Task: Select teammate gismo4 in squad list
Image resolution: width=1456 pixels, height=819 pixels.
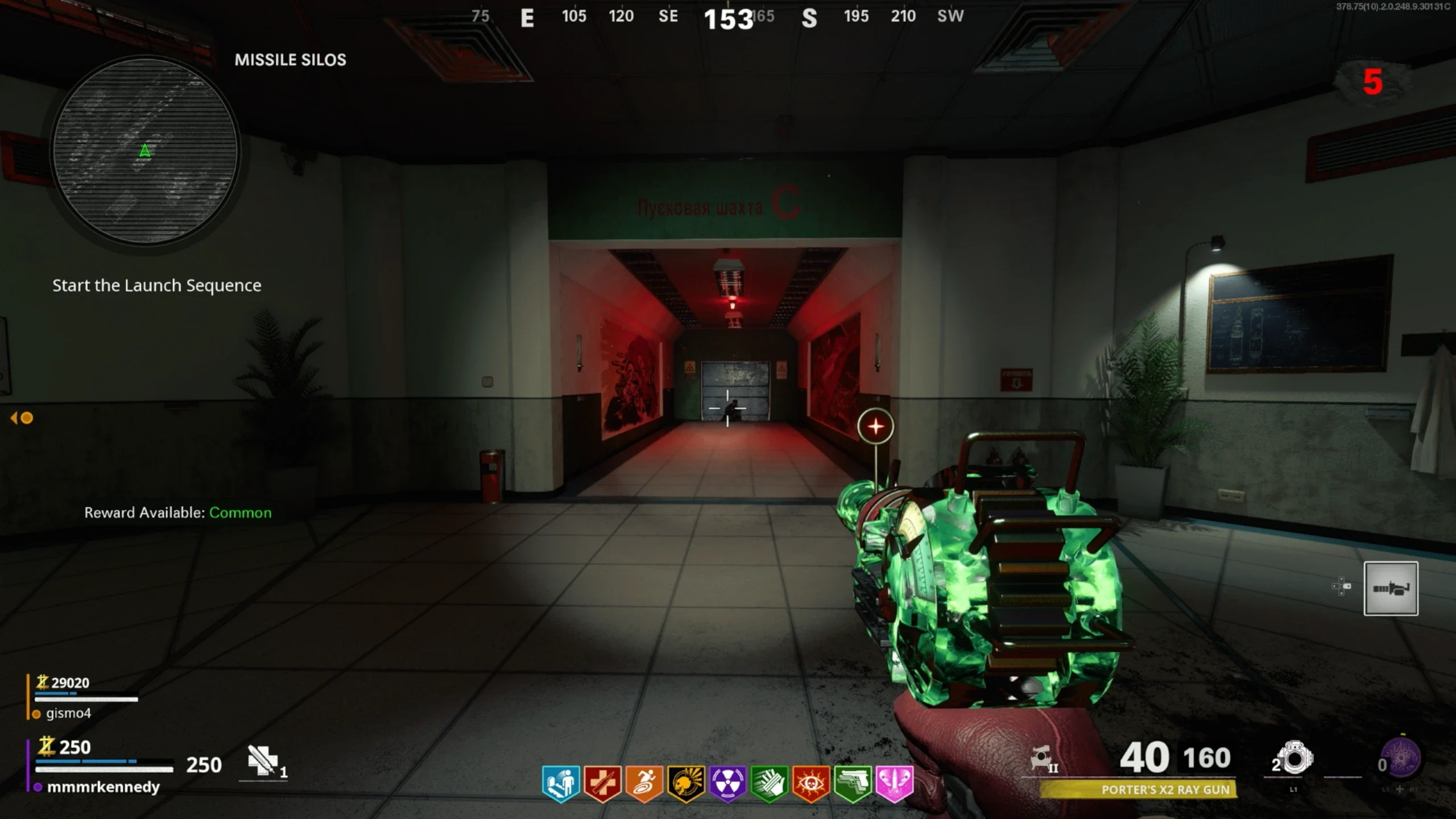Action: coord(68,713)
